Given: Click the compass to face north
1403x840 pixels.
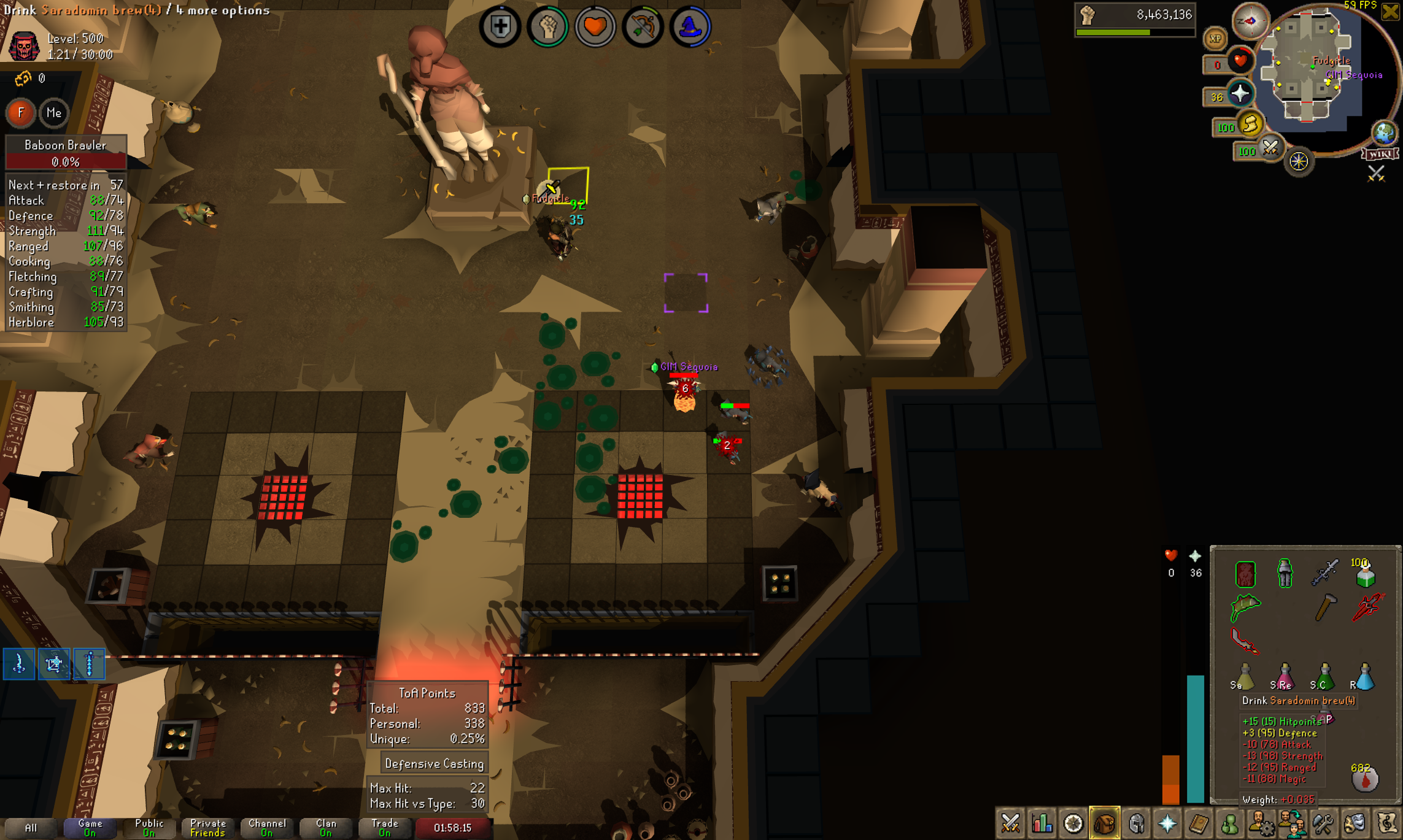Looking at the screenshot, I should 1250,21.
